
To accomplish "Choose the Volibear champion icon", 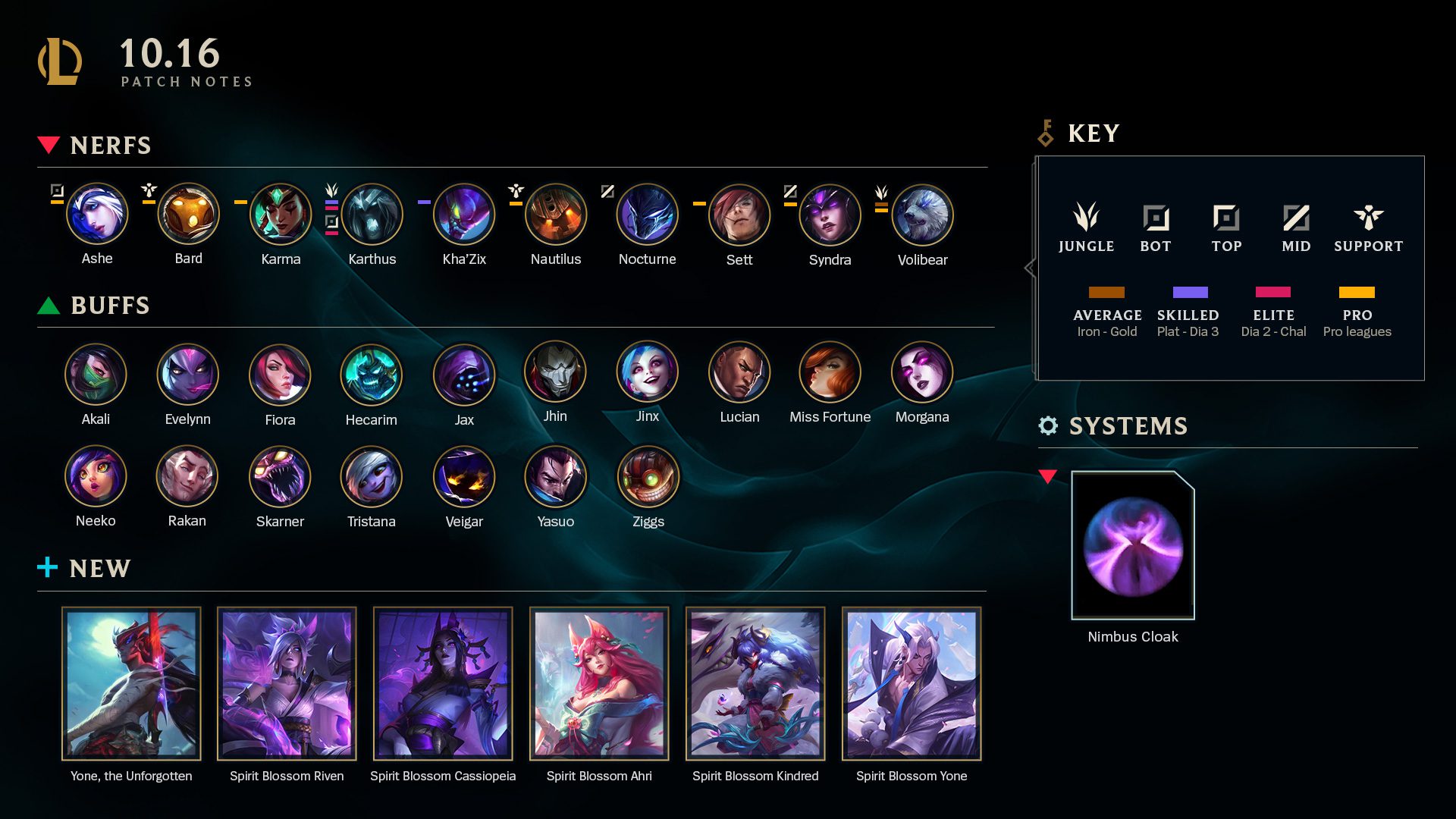I will (x=922, y=215).
